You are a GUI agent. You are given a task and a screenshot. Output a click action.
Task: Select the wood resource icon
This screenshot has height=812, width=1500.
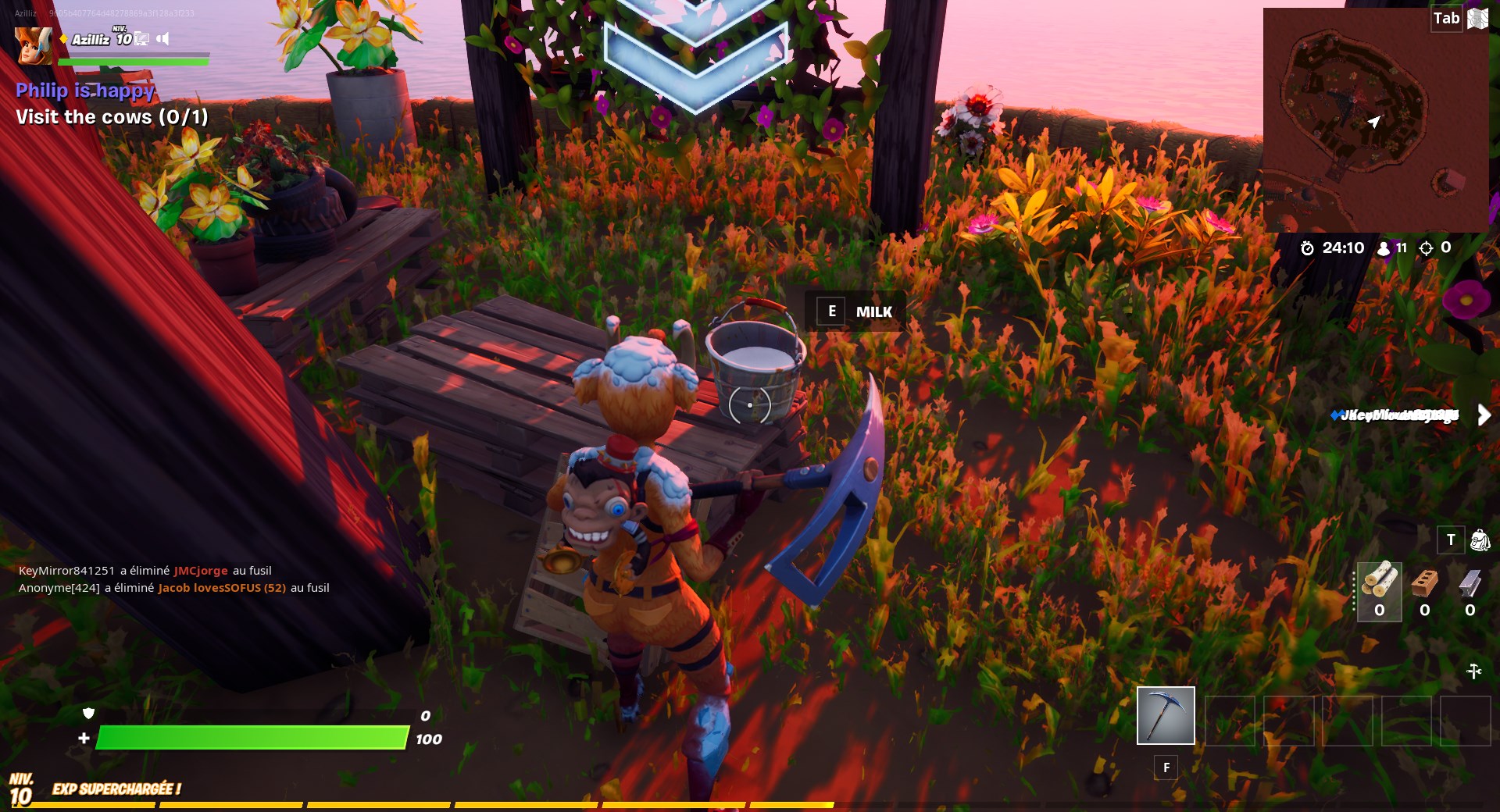1379,582
